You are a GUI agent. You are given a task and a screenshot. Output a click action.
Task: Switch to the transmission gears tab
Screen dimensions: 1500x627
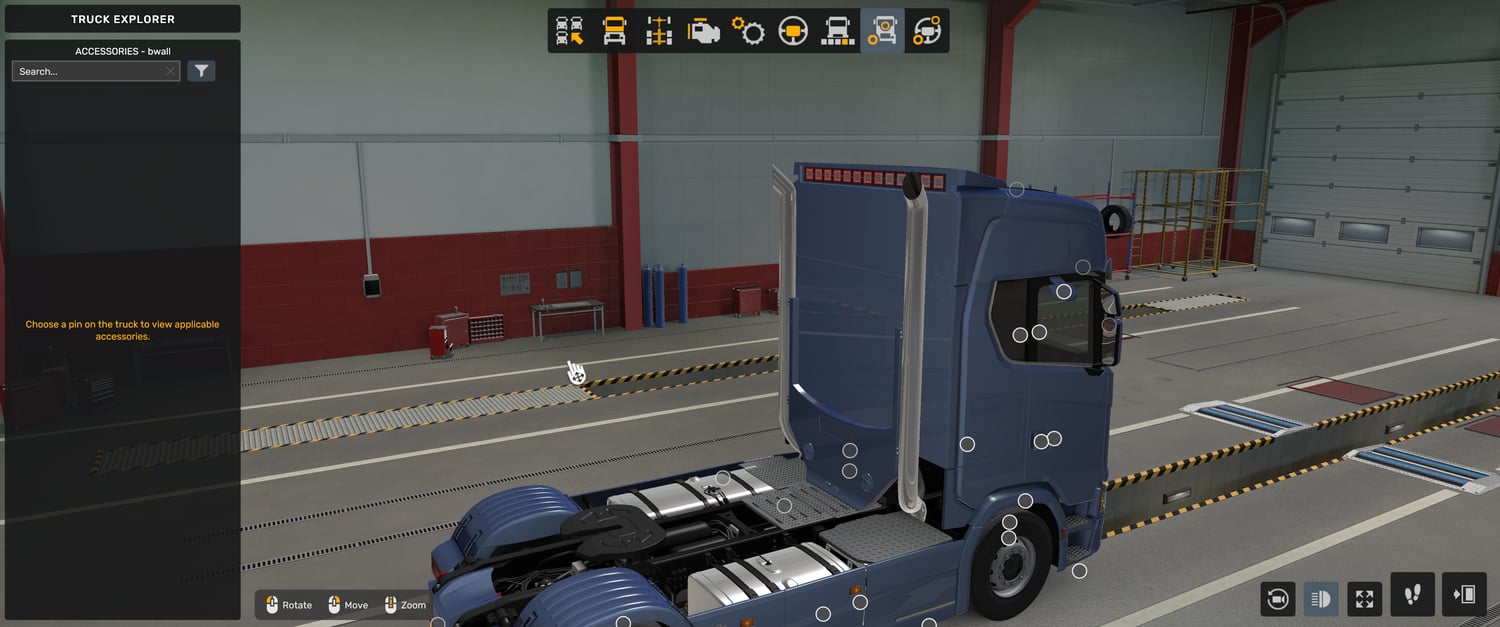click(x=748, y=31)
